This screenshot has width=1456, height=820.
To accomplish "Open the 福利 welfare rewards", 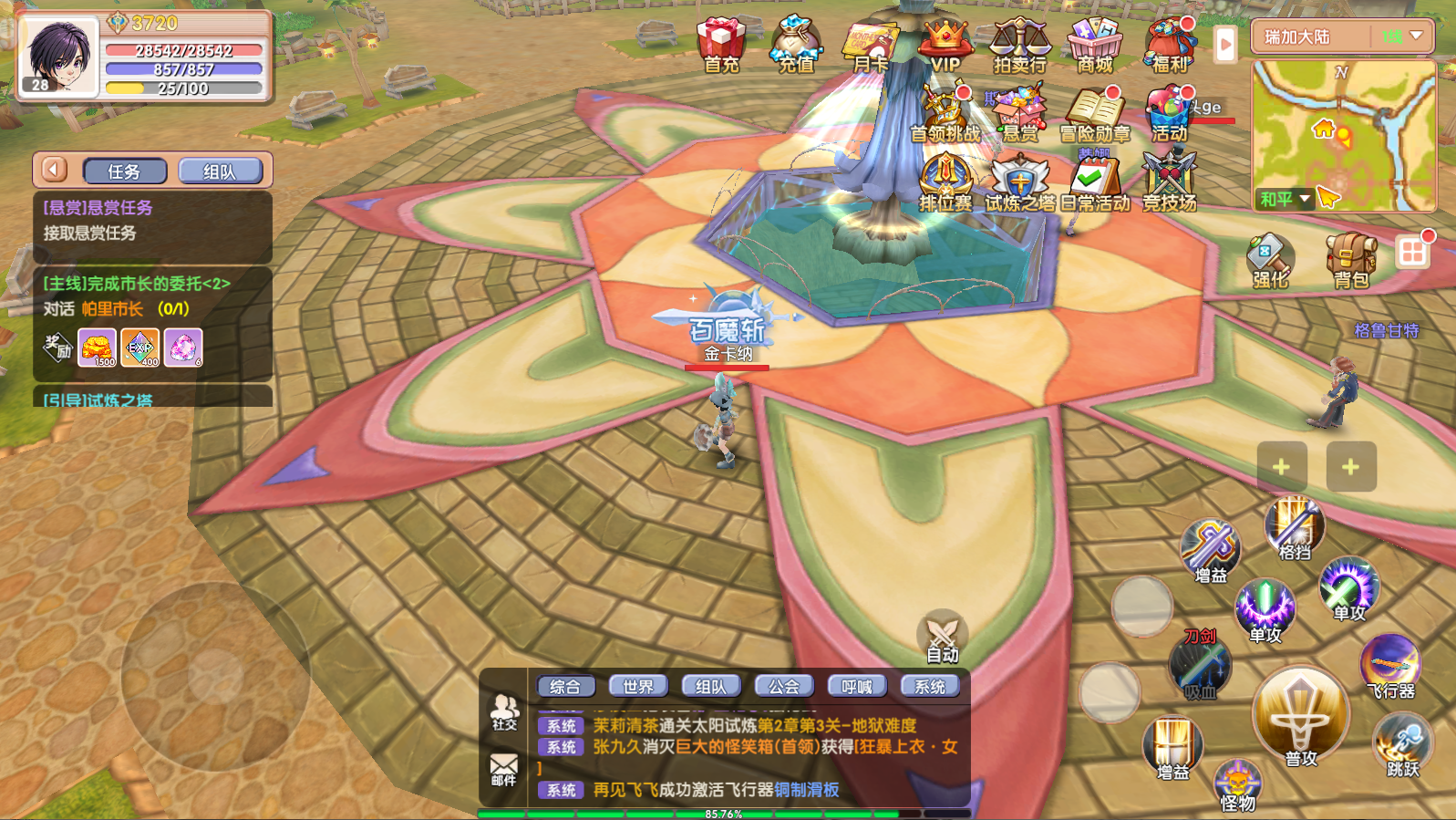I will tap(1170, 44).
